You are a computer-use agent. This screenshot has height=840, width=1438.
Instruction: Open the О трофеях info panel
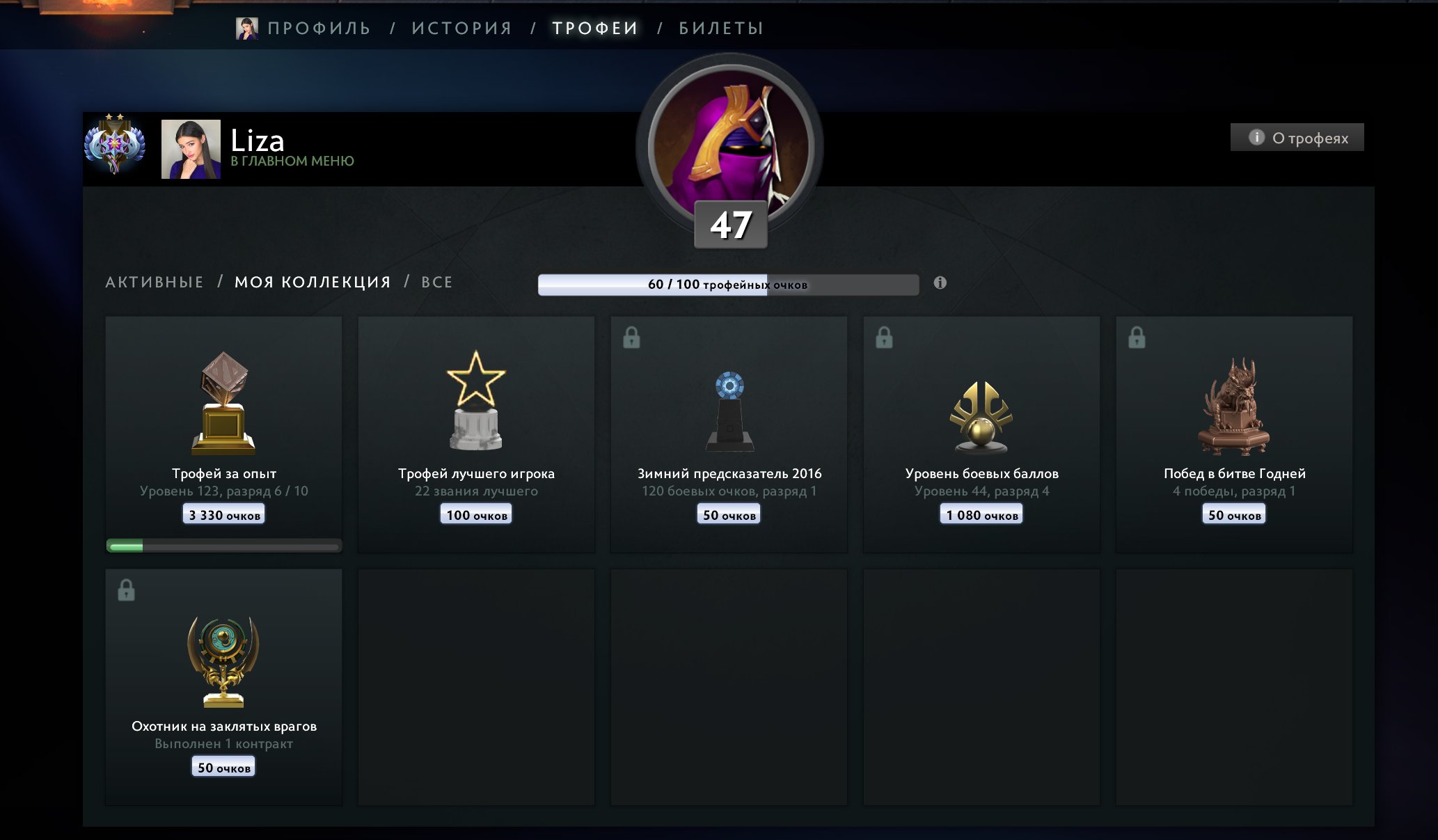[x=1296, y=138]
